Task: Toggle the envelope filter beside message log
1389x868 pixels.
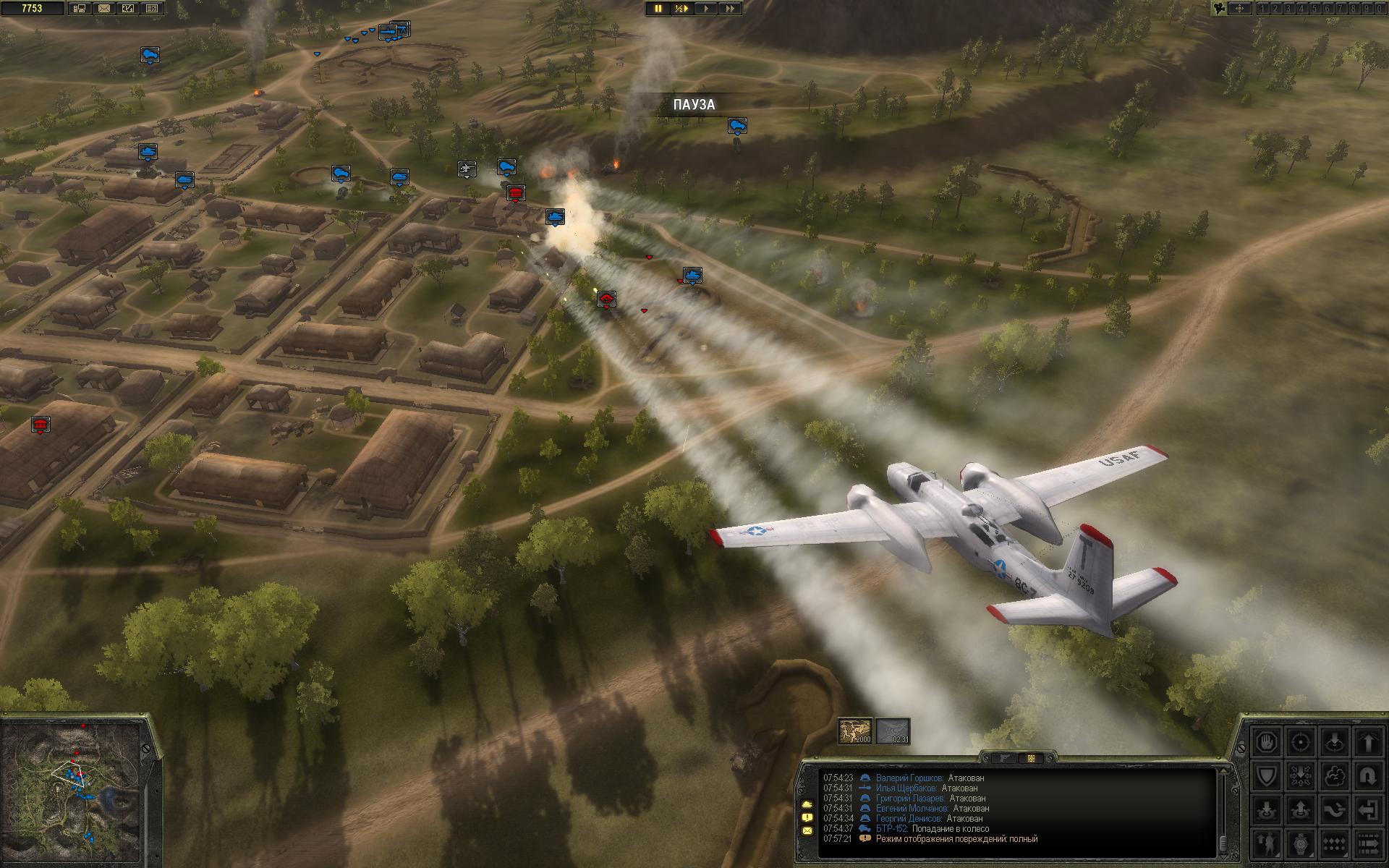Action: click(807, 831)
